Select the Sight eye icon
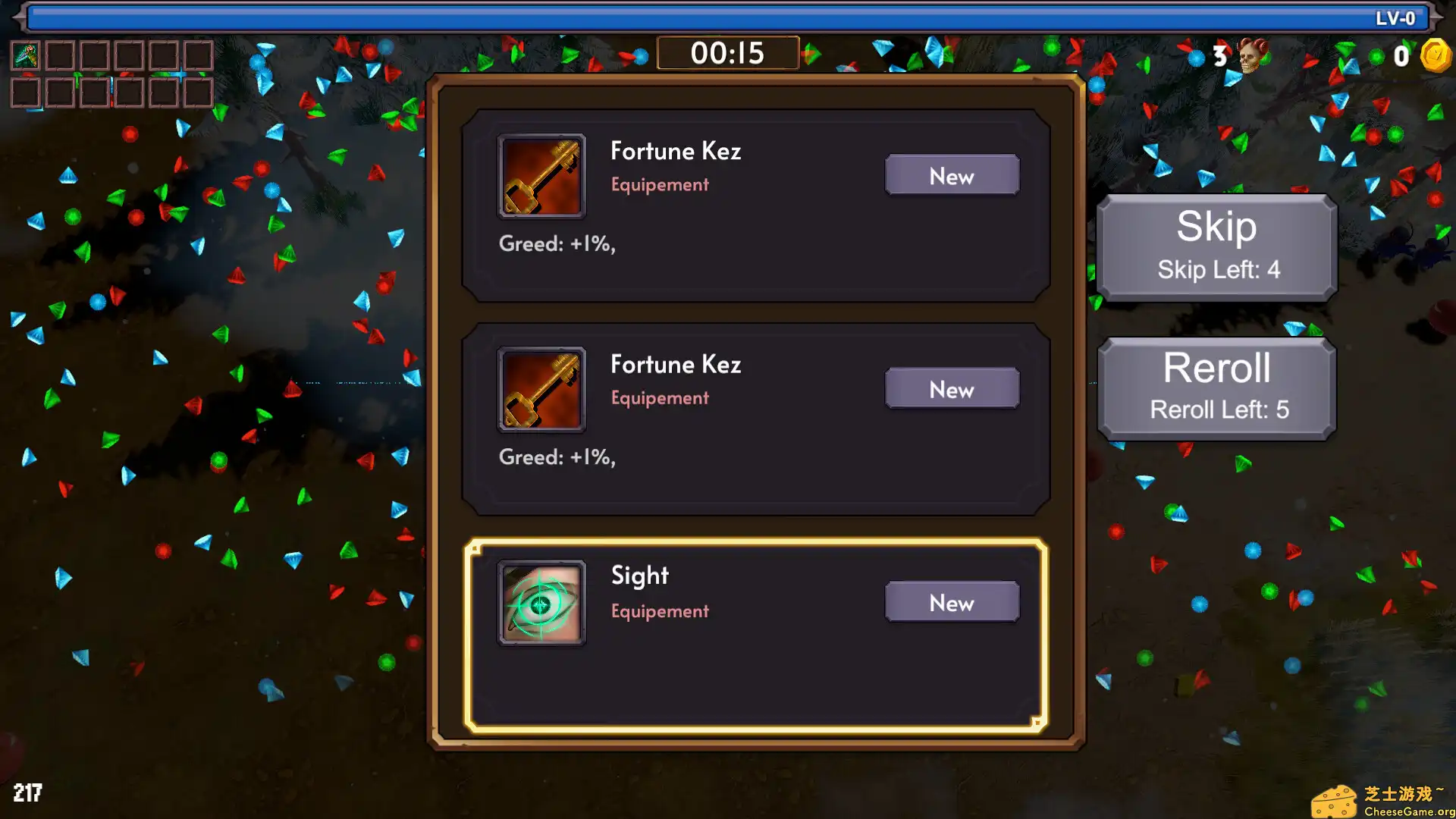The image size is (1456, 819). point(541,602)
